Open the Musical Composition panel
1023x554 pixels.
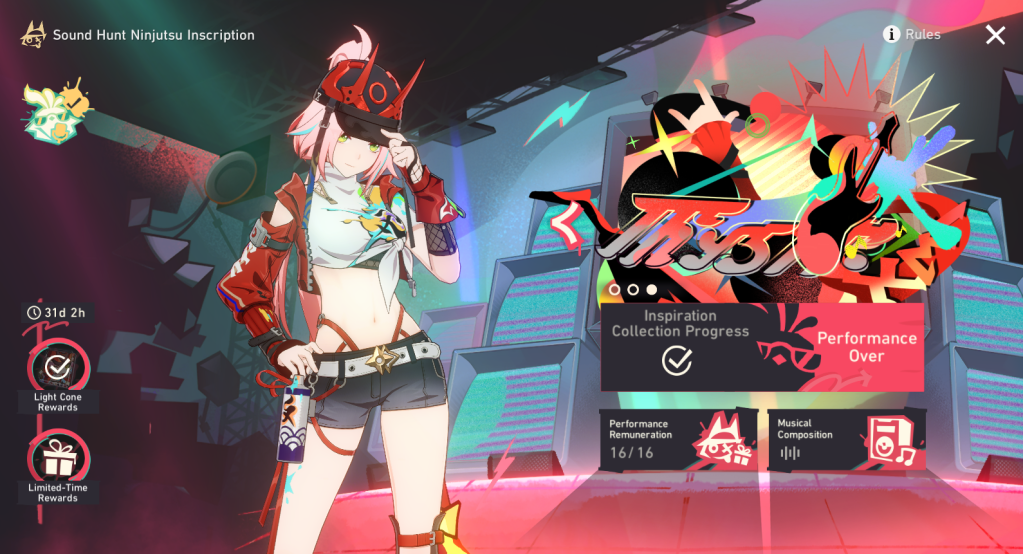[x=846, y=438]
